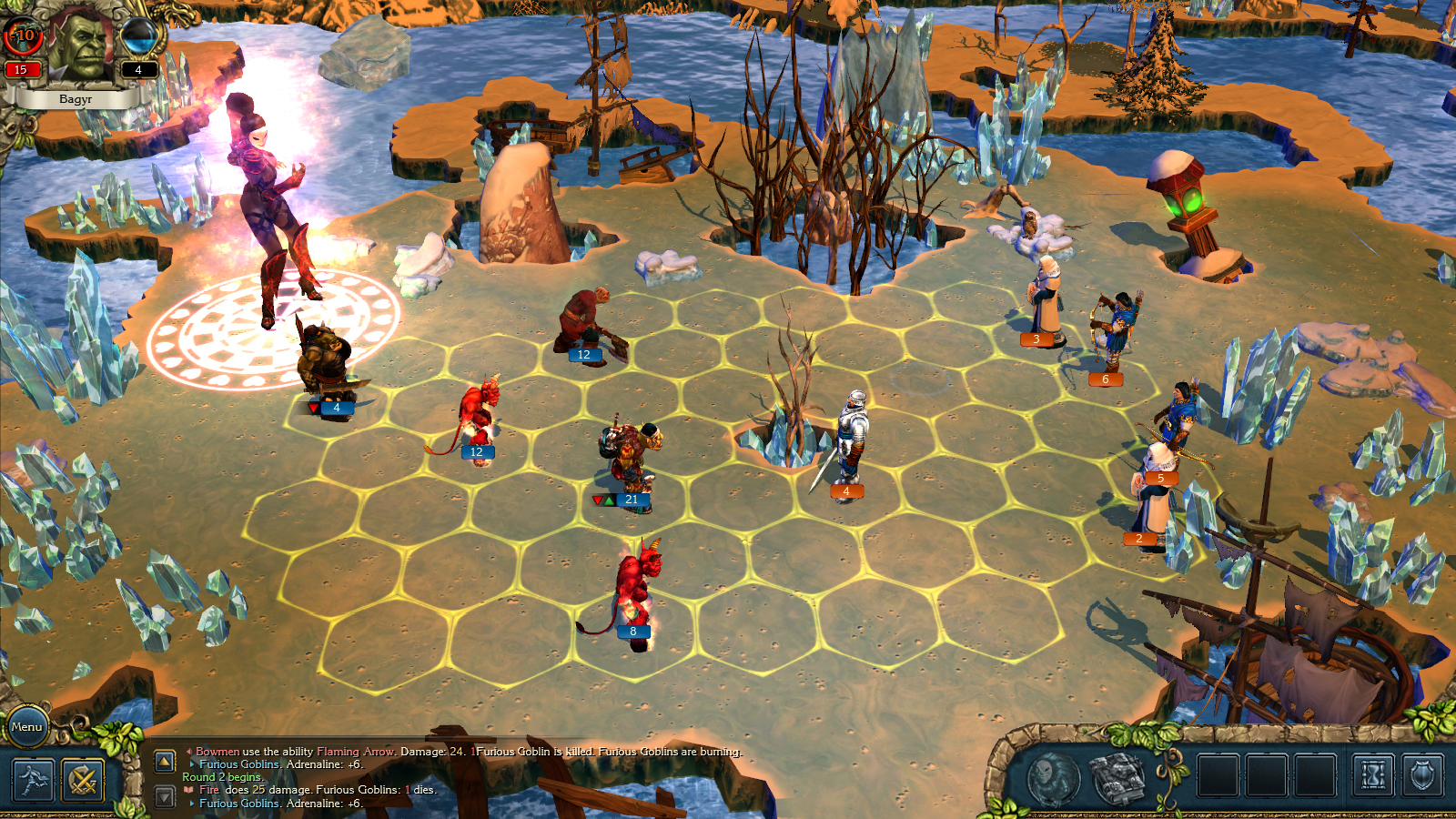Click the hourglass to wait this turn
1456x819 pixels.
[1371, 775]
